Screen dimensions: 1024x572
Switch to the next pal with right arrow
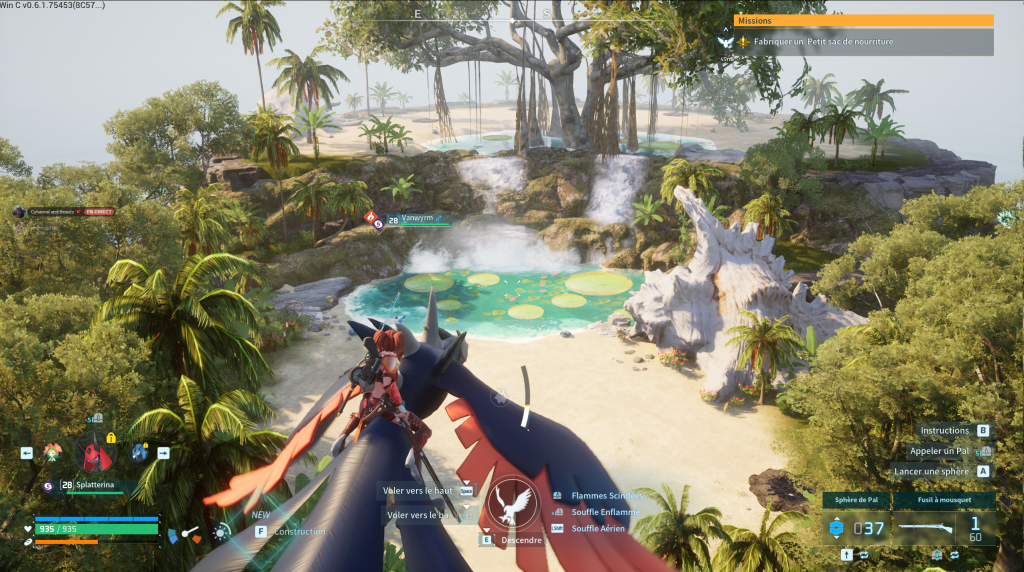click(163, 453)
